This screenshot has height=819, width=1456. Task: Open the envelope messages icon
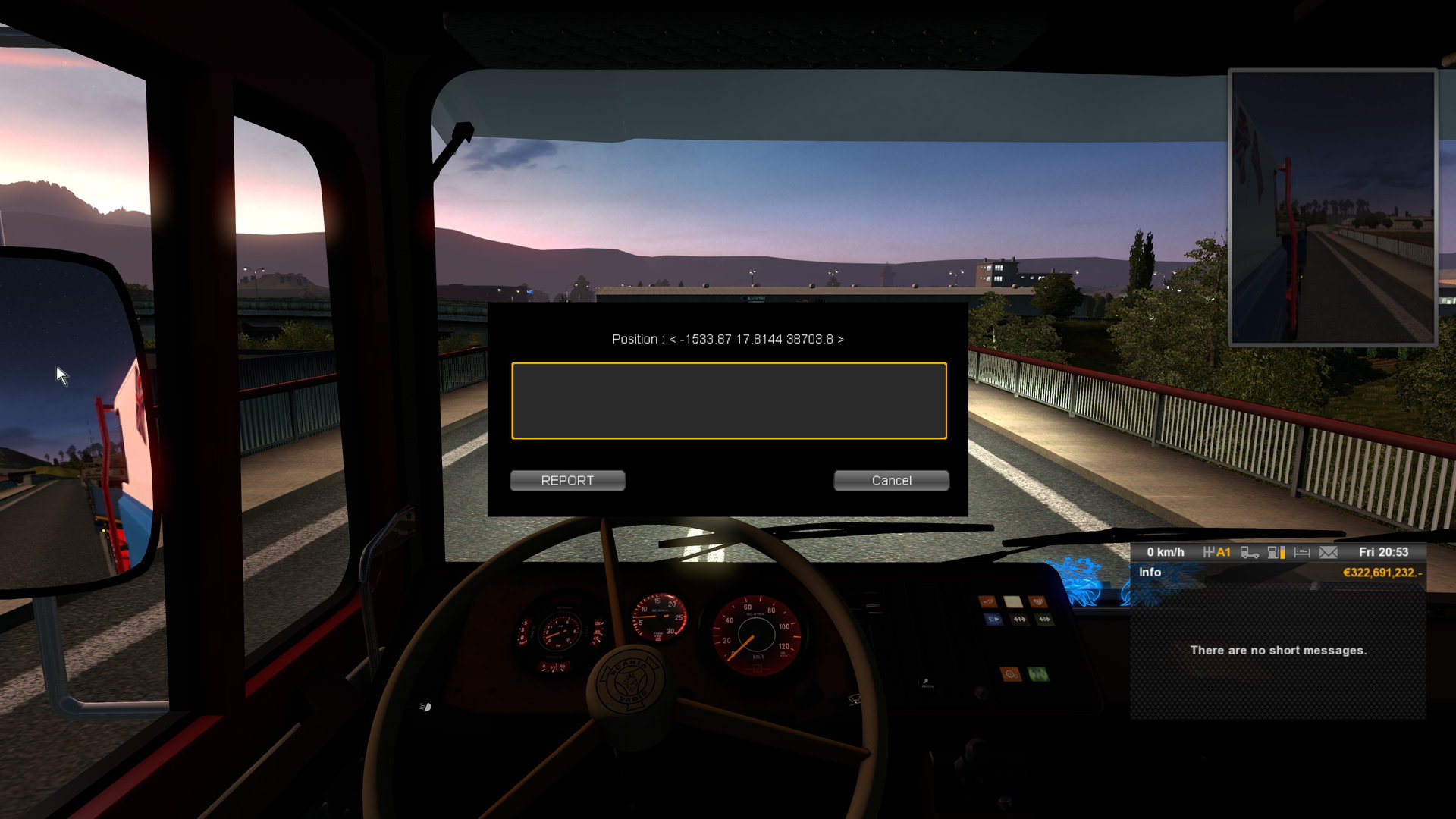click(x=1329, y=552)
